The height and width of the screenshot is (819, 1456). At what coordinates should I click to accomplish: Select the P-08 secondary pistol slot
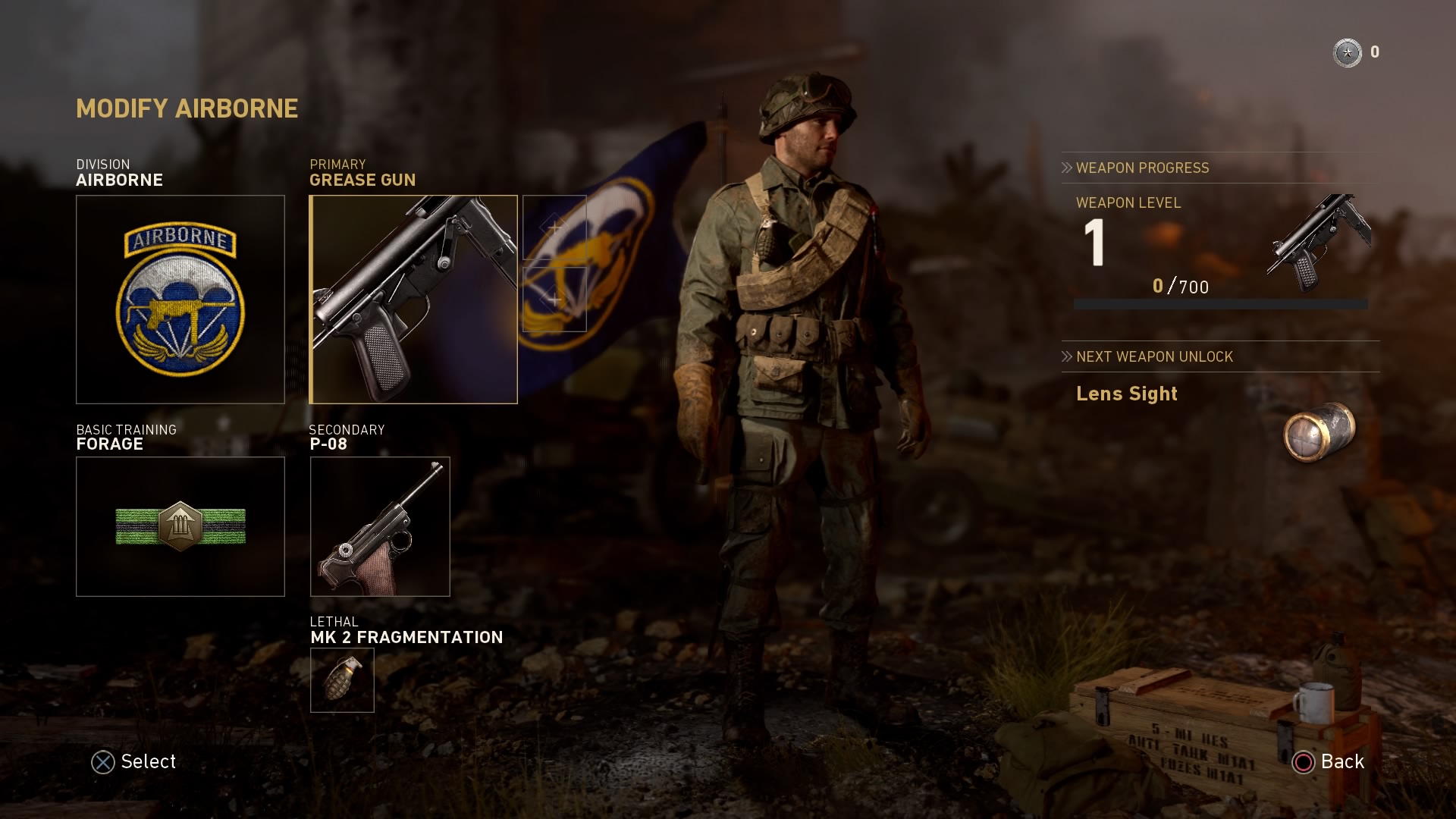pos(380,526)
